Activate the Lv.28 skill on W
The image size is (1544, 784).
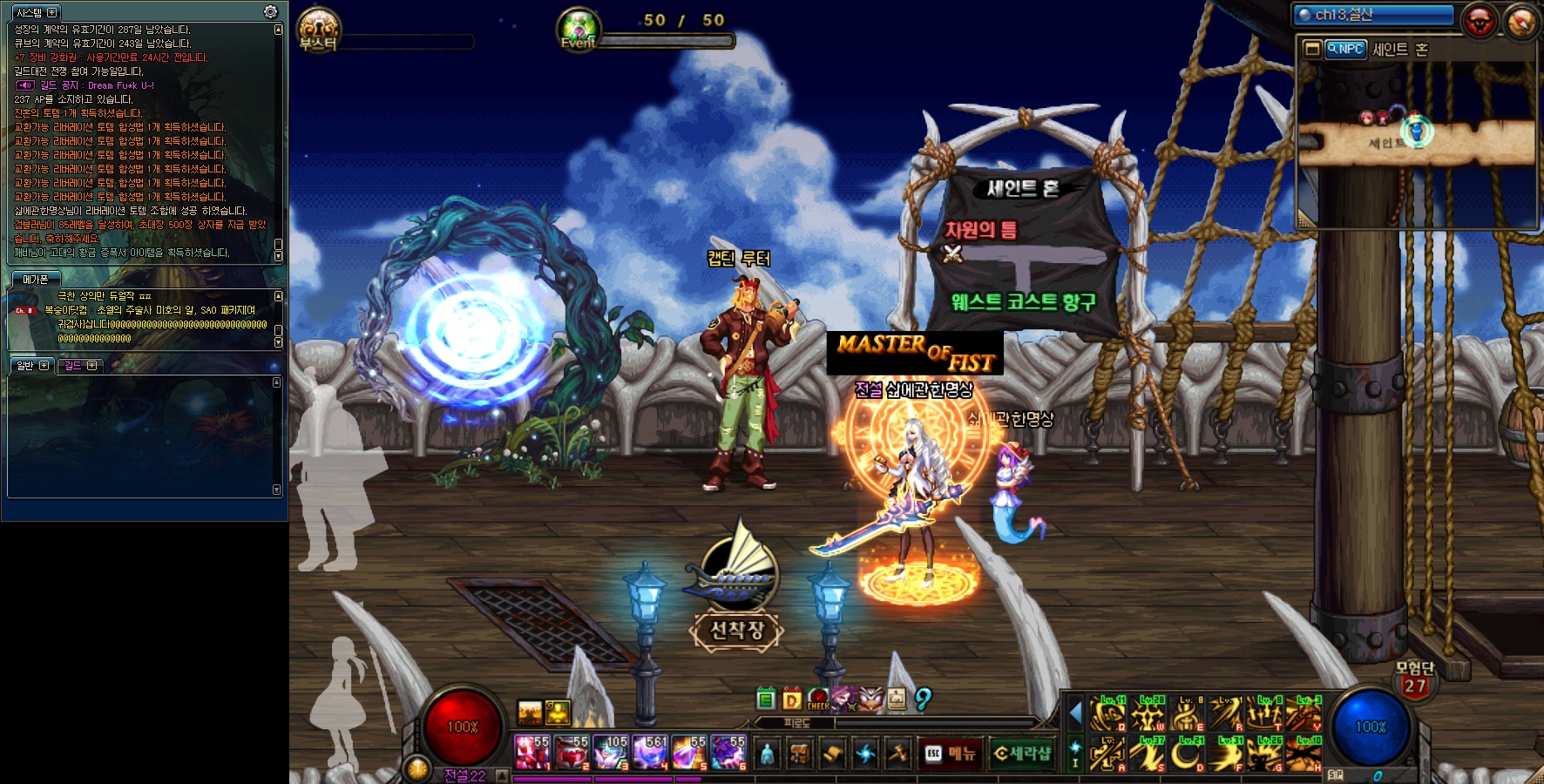point(1148,715)
